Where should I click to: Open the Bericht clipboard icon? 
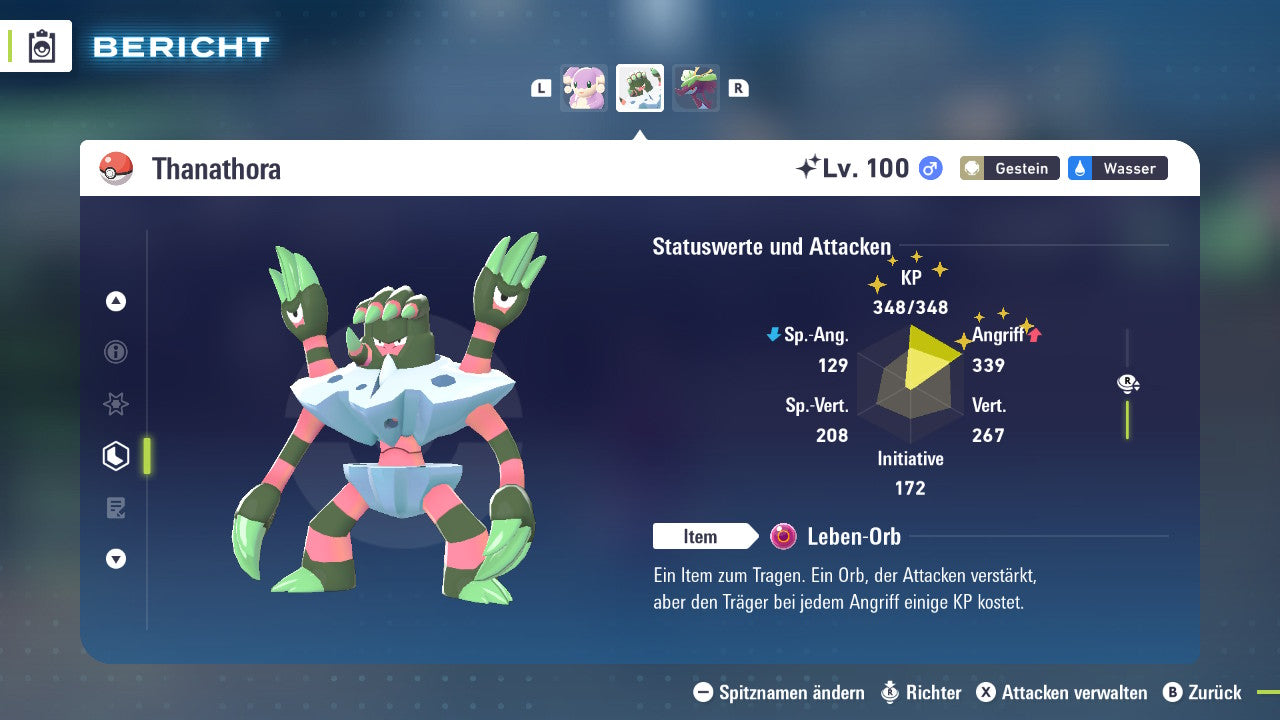coord(42,46)
